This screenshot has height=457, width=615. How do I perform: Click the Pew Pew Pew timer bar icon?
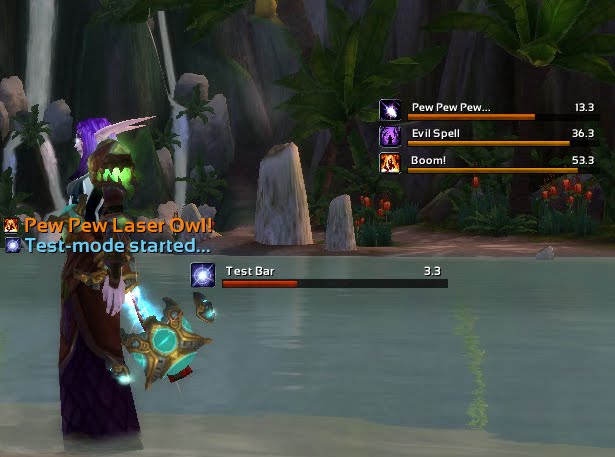click(x=391, y=110)
